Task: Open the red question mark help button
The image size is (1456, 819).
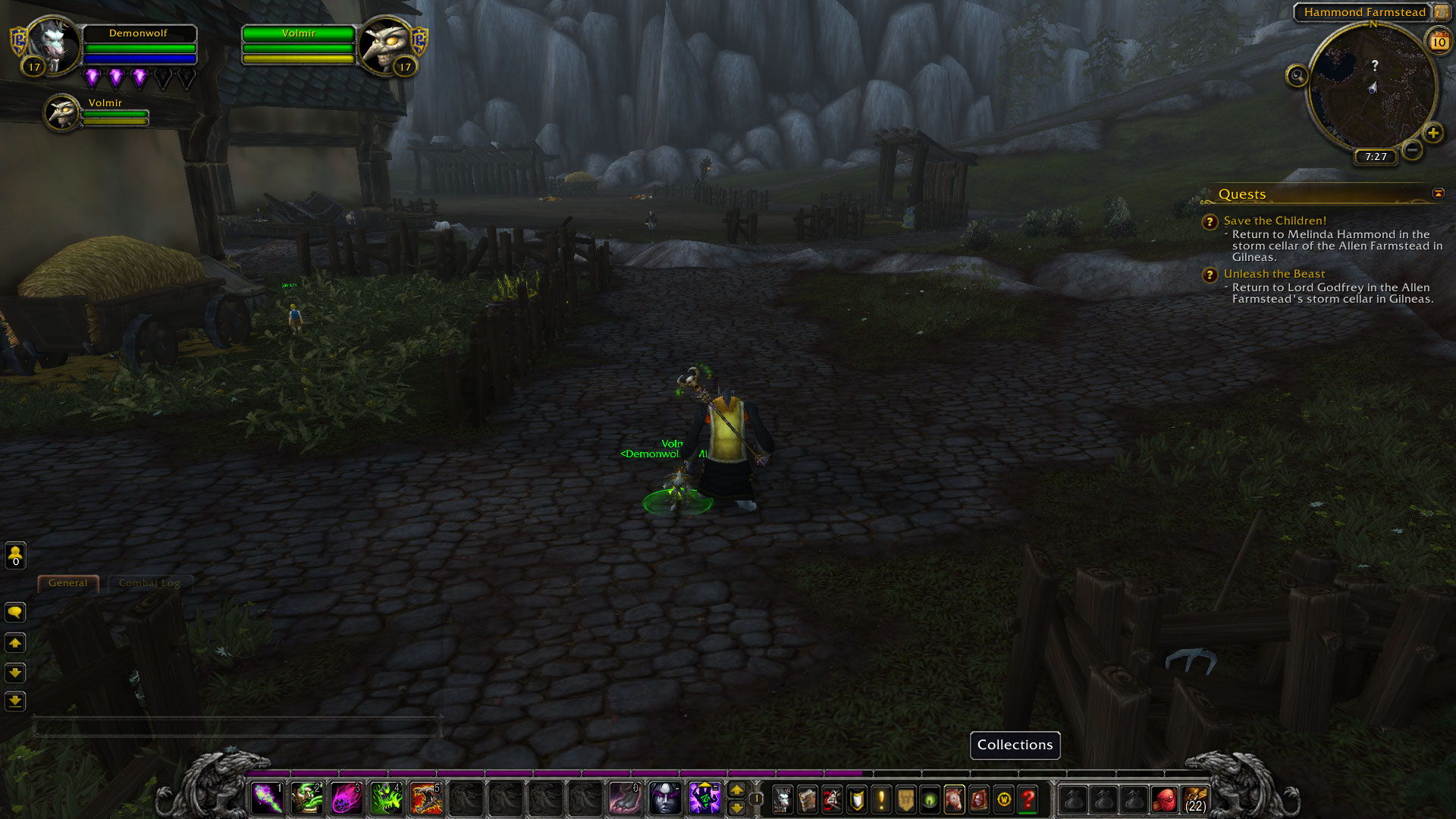Action: click(1028, 799)
